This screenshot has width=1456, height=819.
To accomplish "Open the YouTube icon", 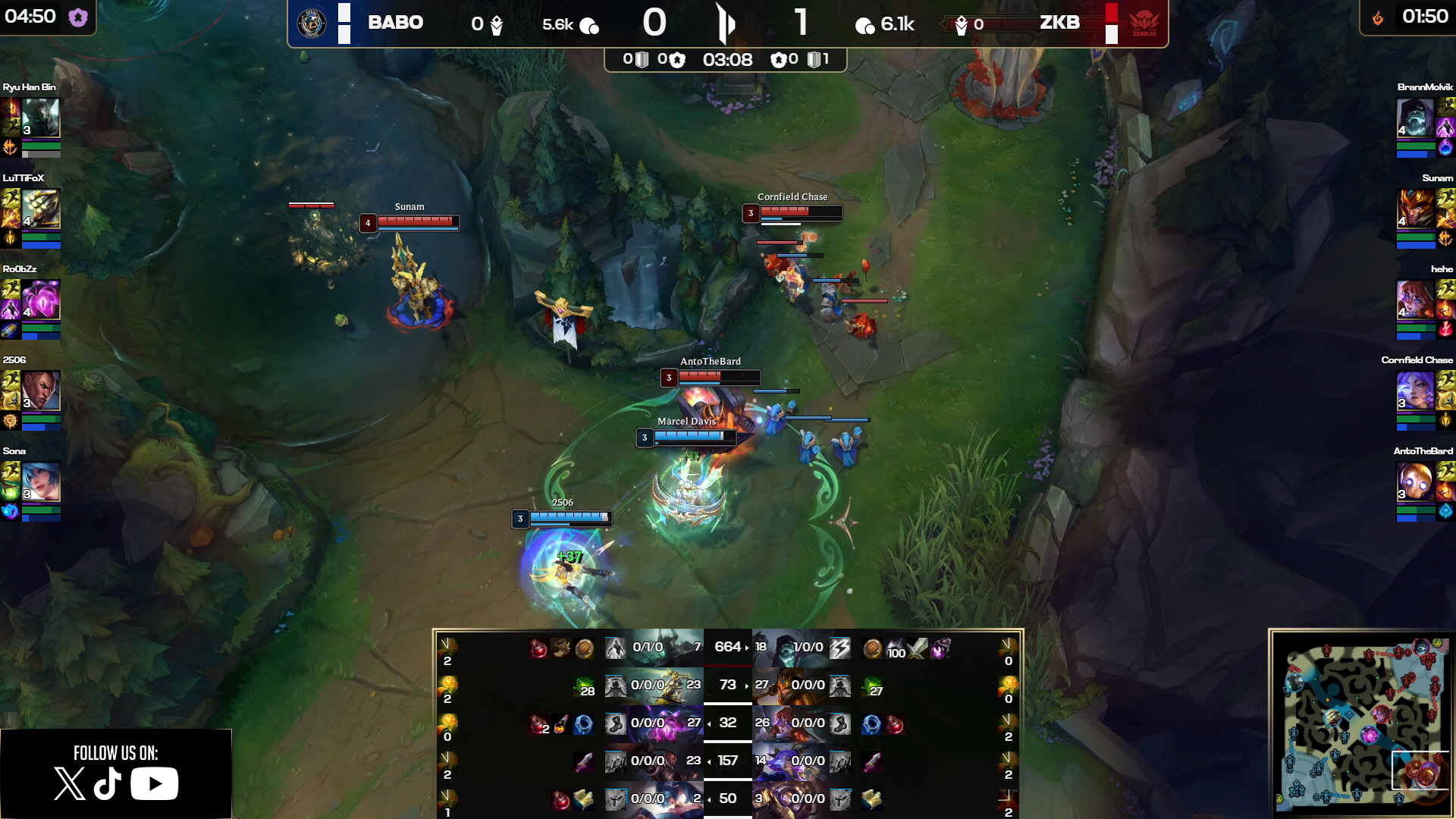I will pyautogui.click(x=154, y=783).
